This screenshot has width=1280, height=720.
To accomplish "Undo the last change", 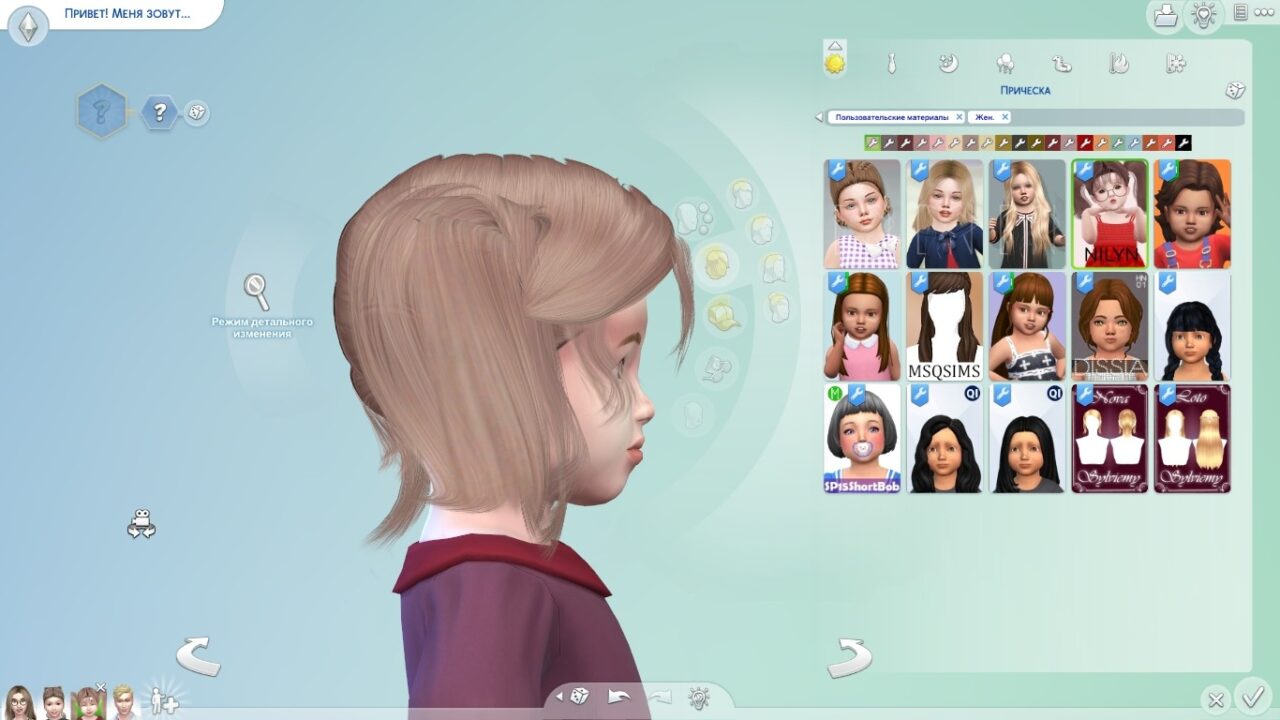I will click(x=620, y=696).
